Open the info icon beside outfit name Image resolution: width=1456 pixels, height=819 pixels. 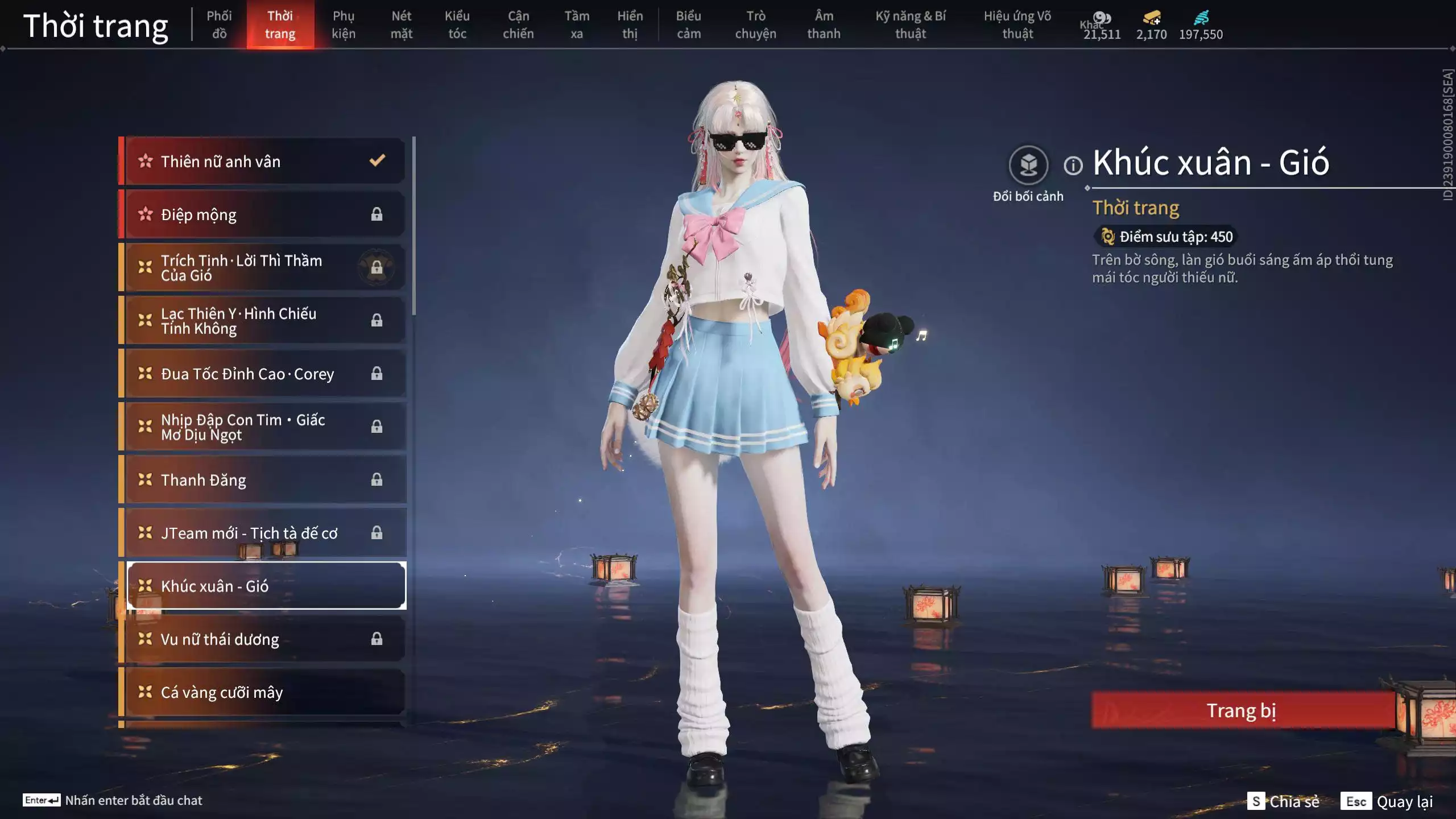[1073, 166]
